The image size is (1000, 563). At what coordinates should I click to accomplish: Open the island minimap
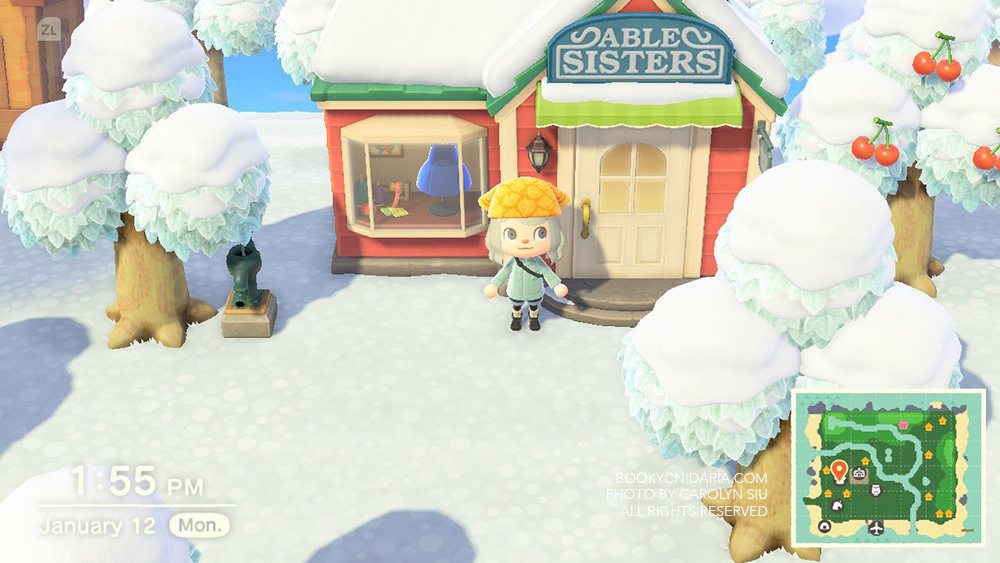pos(890,468)
